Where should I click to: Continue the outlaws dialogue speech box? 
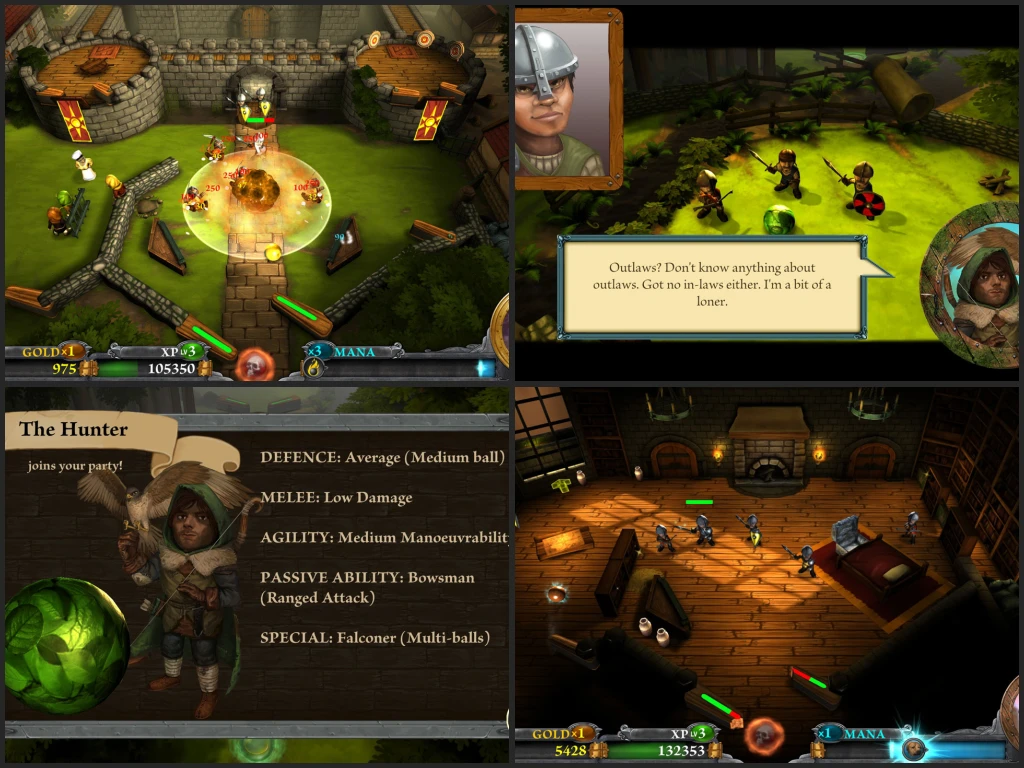(x=714, y=285)
